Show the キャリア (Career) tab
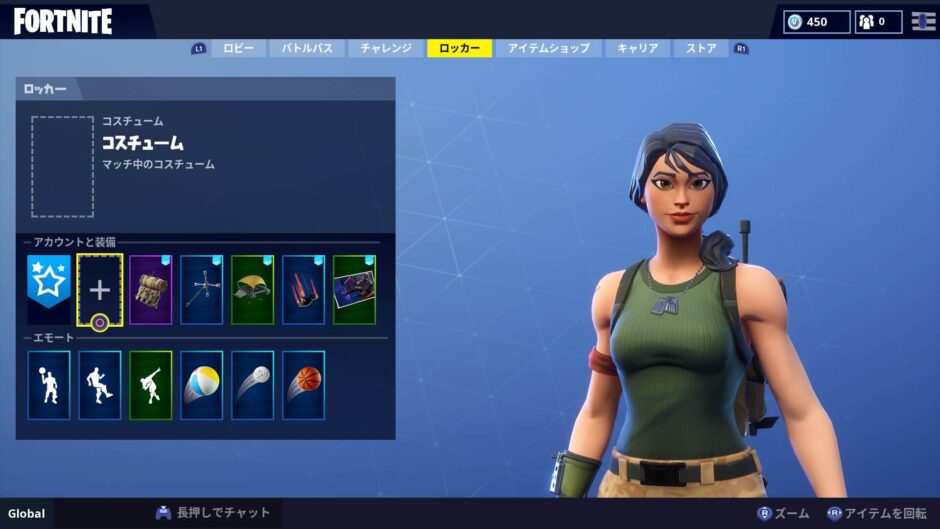This screenshot has width=940, height=529. point(637,48)
